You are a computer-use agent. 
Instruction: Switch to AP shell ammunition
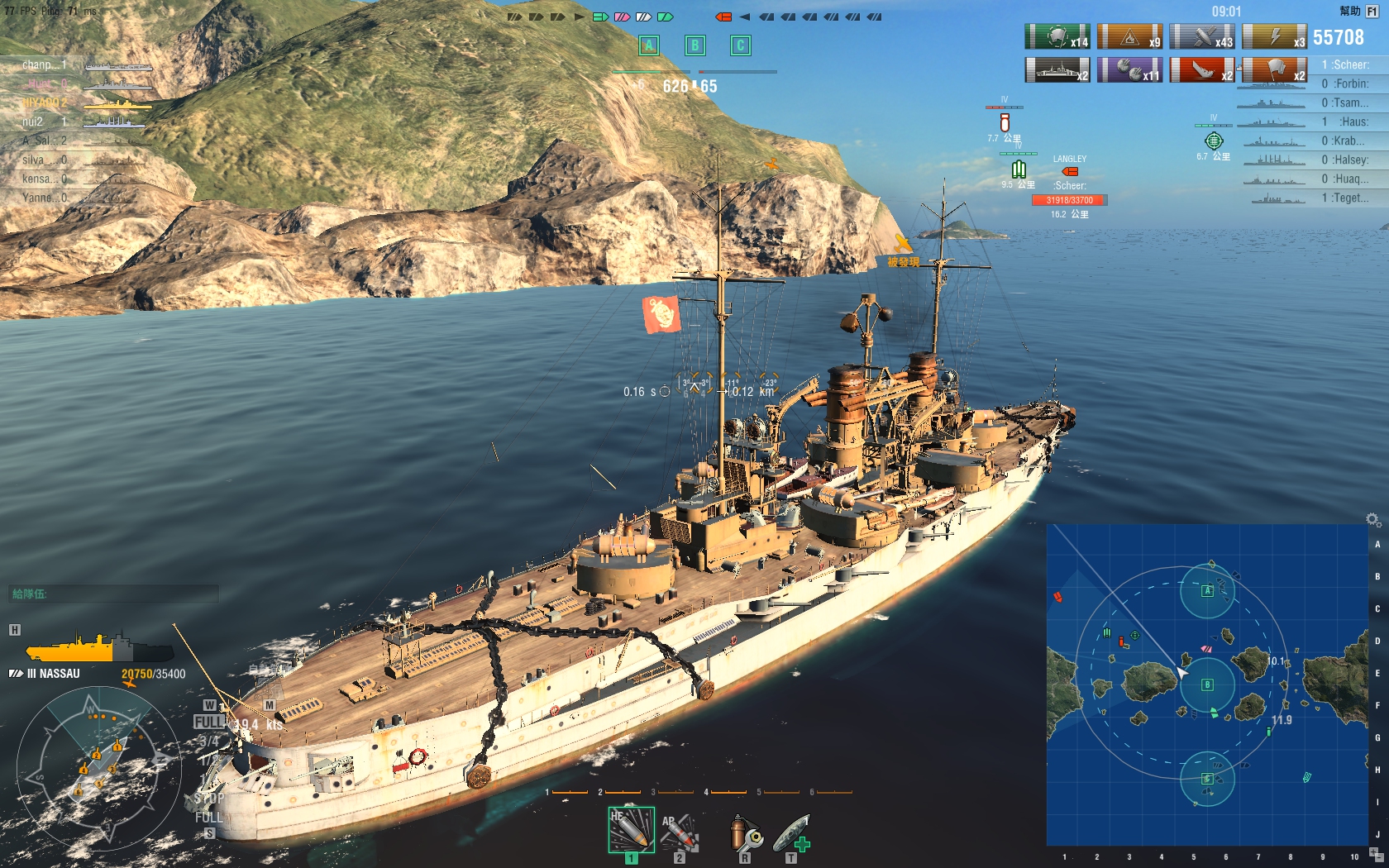point(680,831)
